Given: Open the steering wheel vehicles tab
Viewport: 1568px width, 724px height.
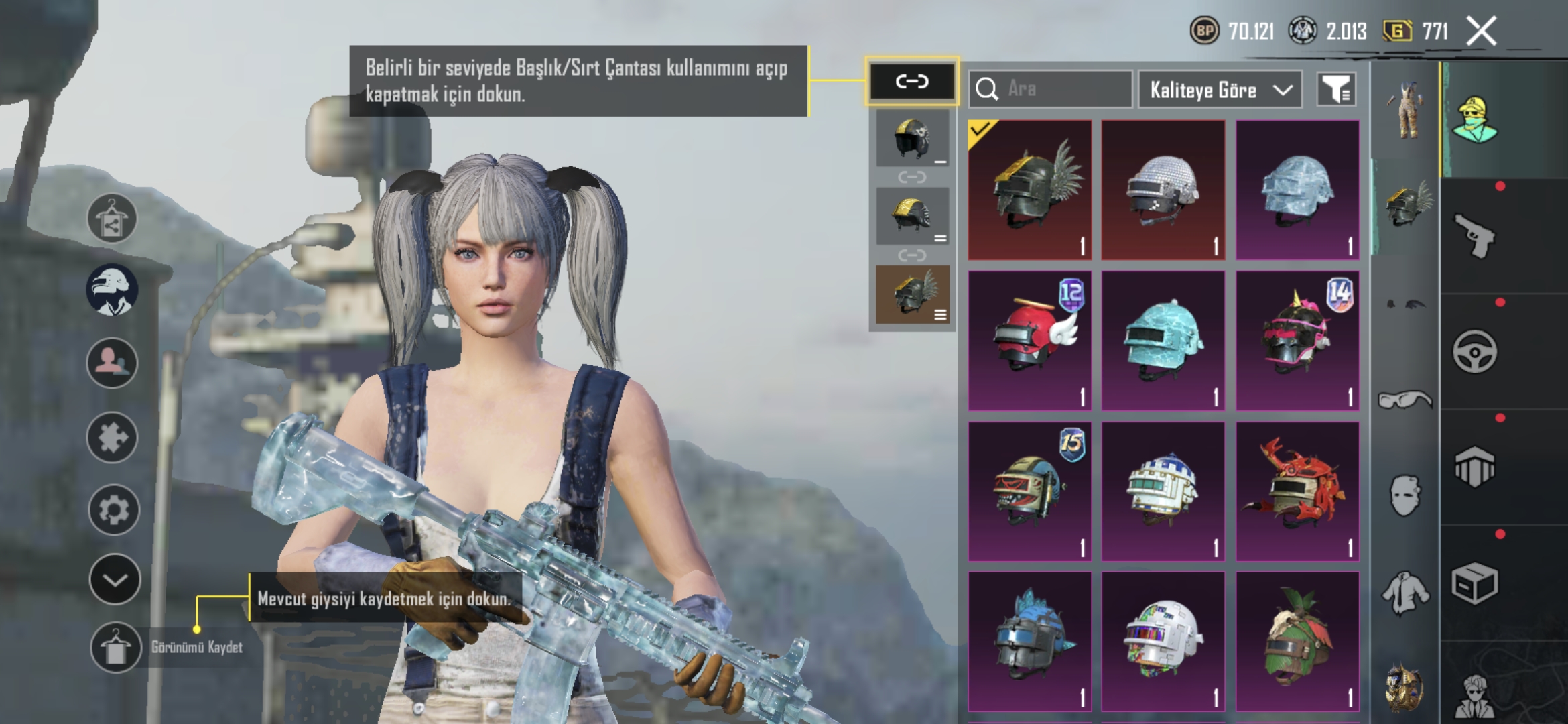Looking at the screenshot, I should click(1474, 351).
